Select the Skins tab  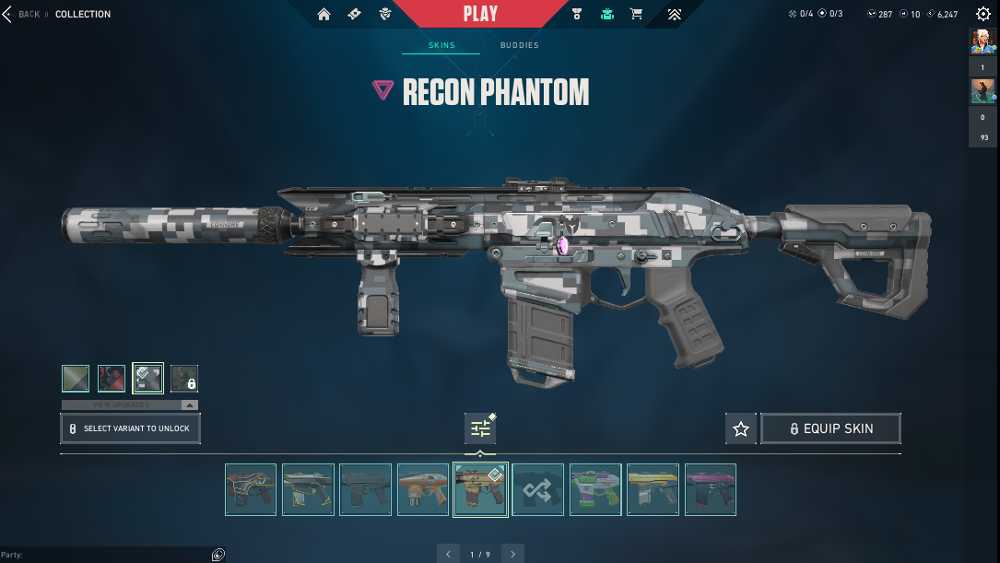(441, 45)
